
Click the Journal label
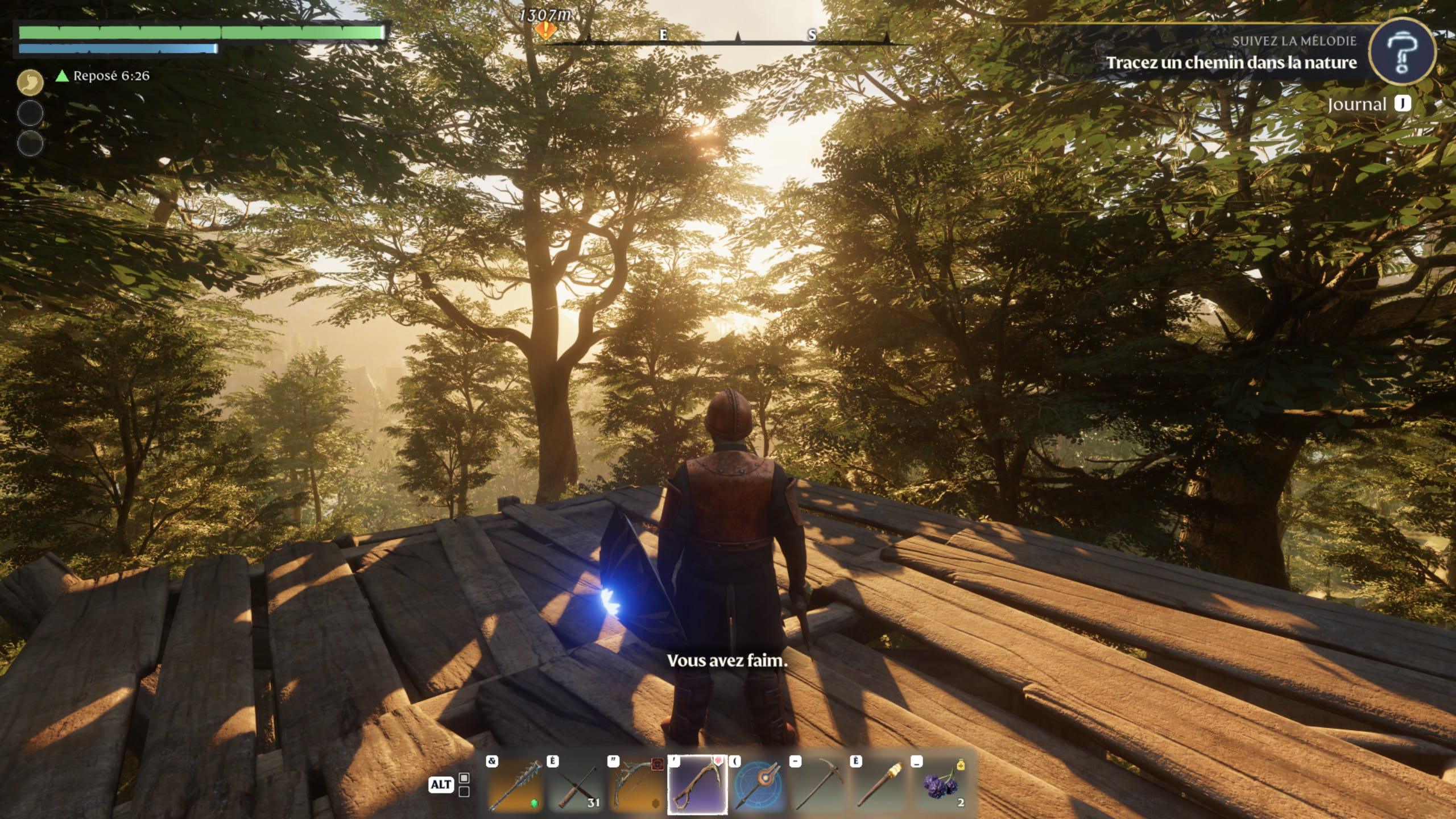pyautogui.click(x=1357, y=105)
